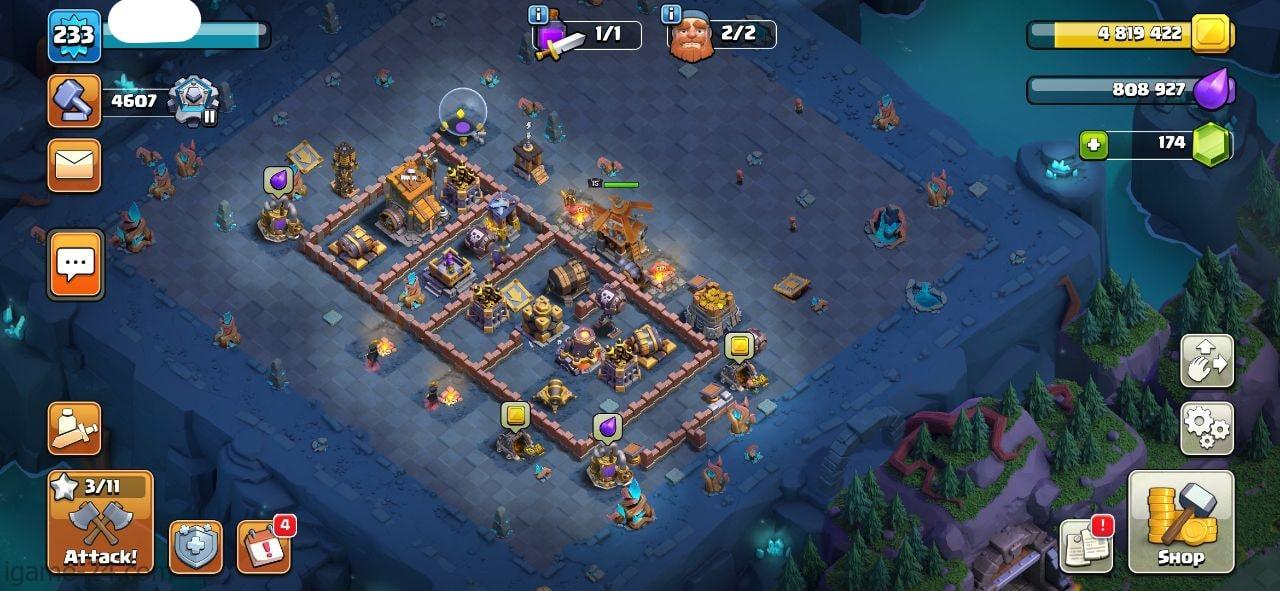Open the mail inbox envelope
Screen dimensions: 1280x591
[74, 165]
